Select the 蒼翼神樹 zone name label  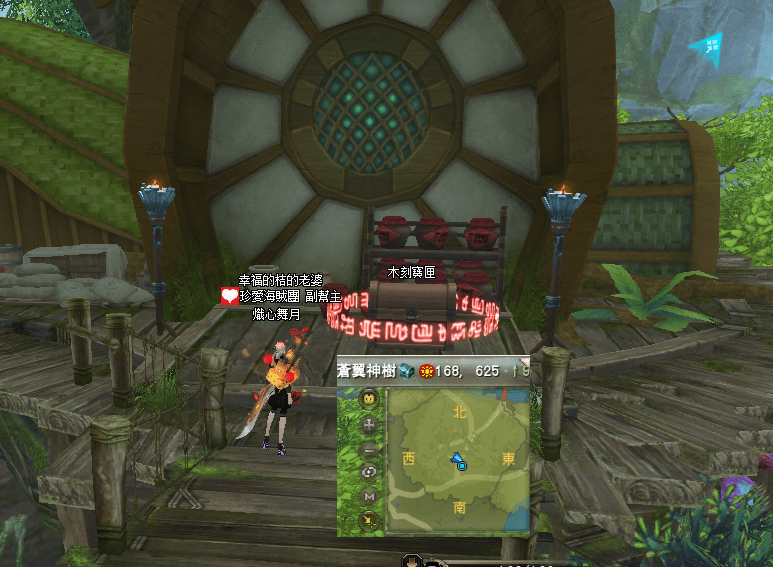pos(368,371)
